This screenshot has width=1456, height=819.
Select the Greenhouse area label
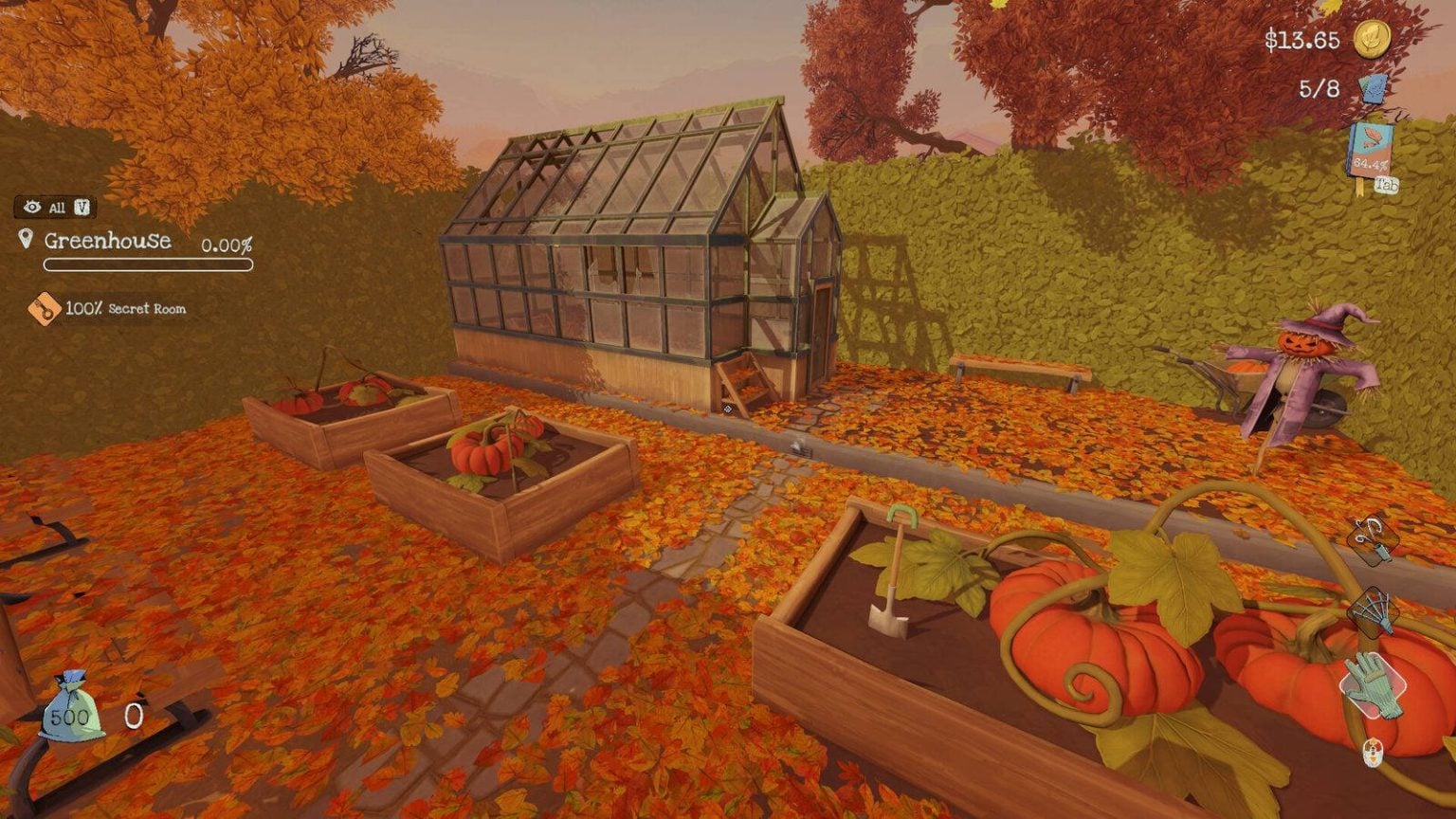107,241
